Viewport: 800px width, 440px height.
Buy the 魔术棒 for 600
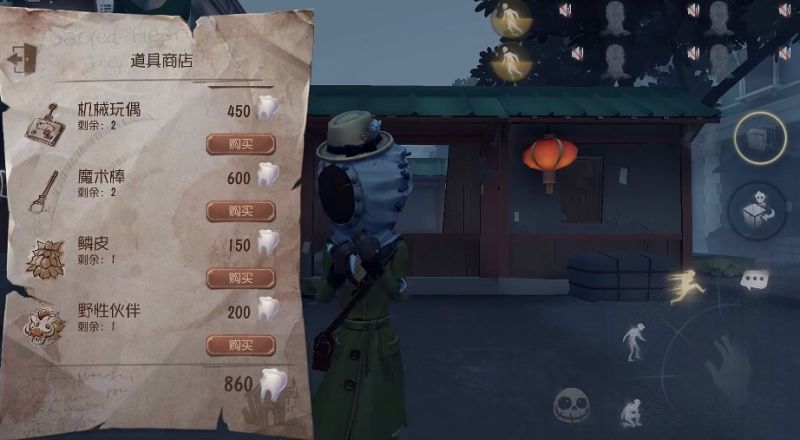[x=240, y=211]
